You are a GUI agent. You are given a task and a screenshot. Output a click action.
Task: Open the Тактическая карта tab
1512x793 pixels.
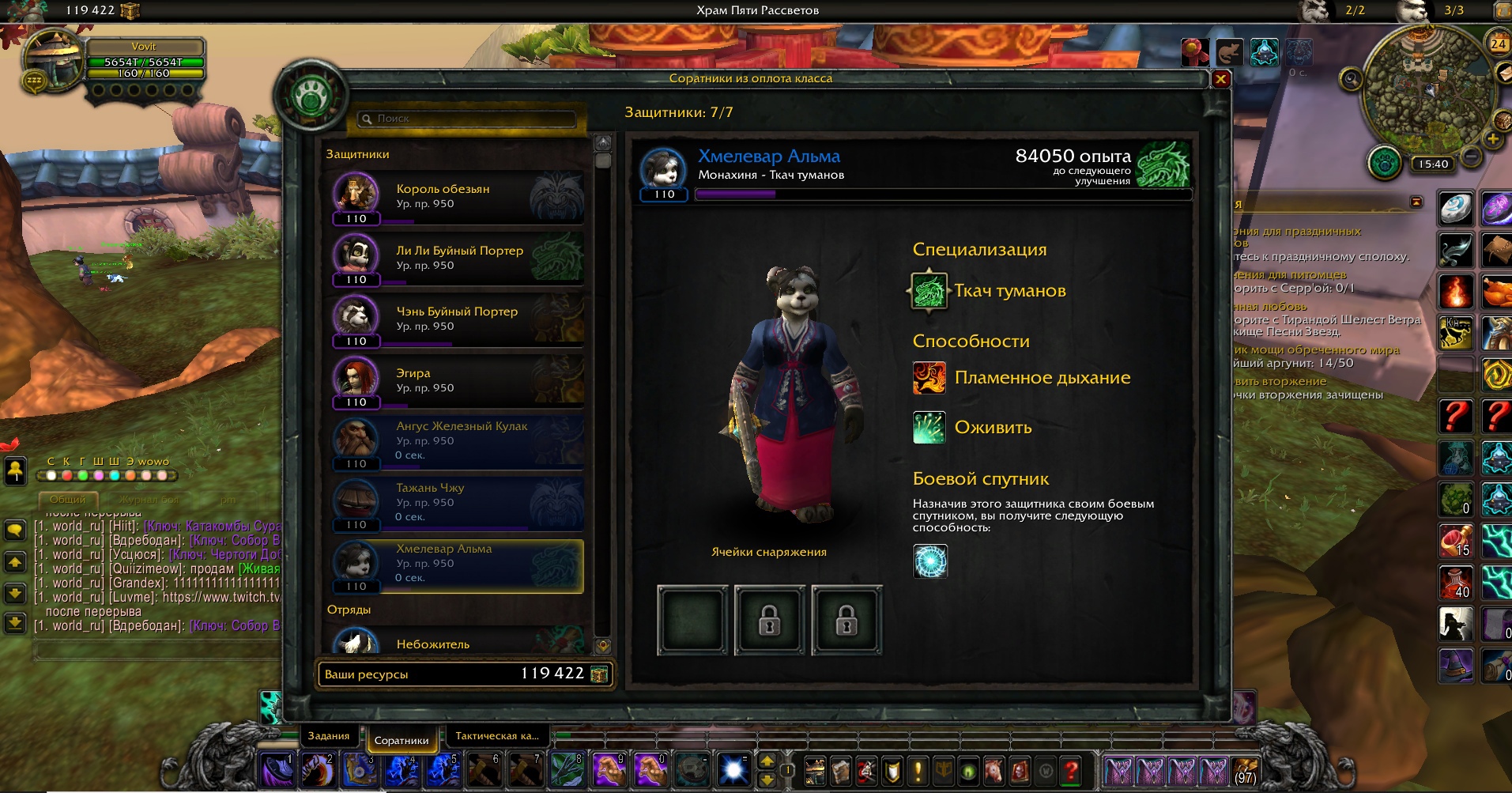497,736
